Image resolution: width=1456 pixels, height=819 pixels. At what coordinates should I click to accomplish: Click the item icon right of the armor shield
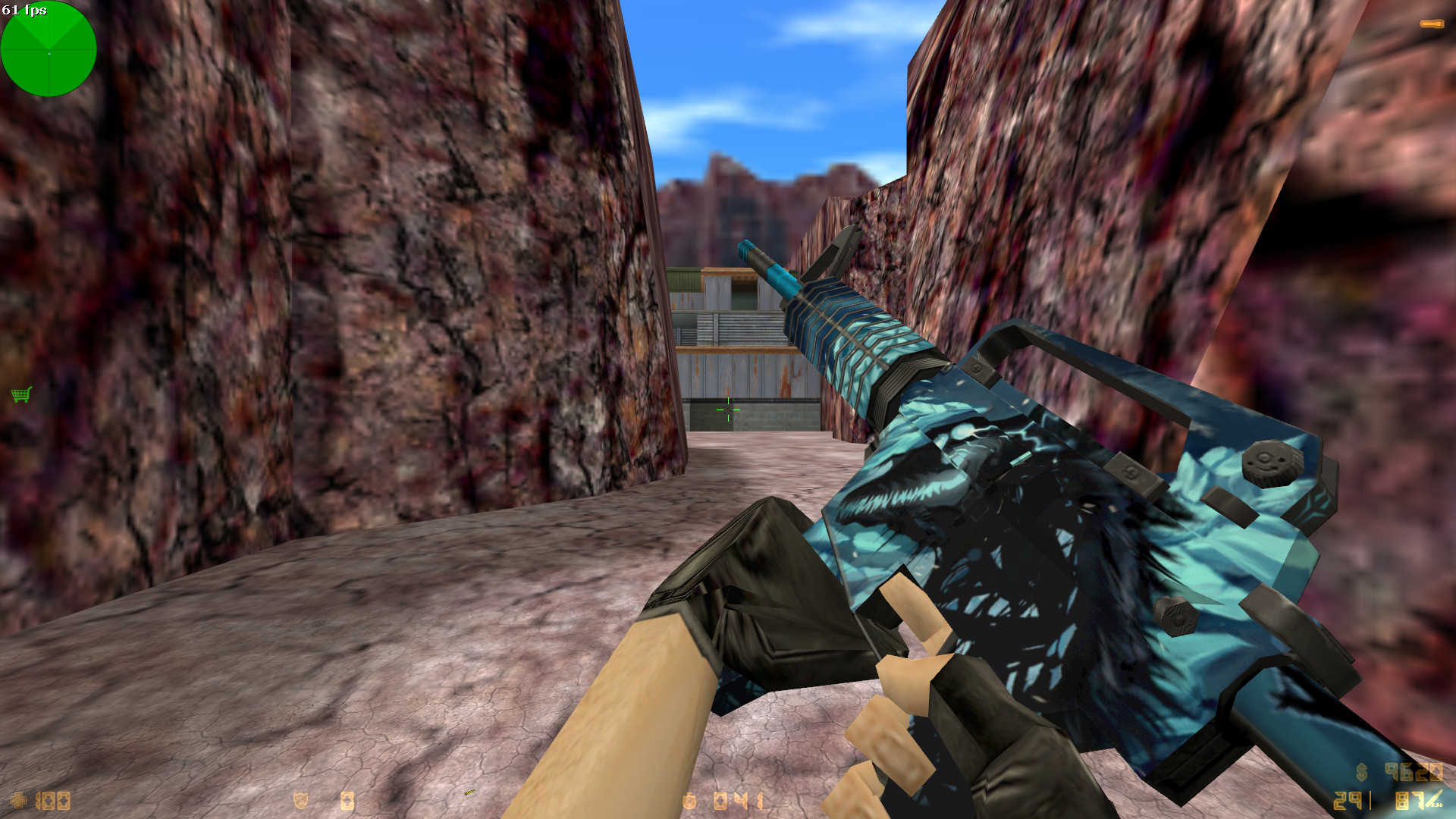(x=347, y=801)
